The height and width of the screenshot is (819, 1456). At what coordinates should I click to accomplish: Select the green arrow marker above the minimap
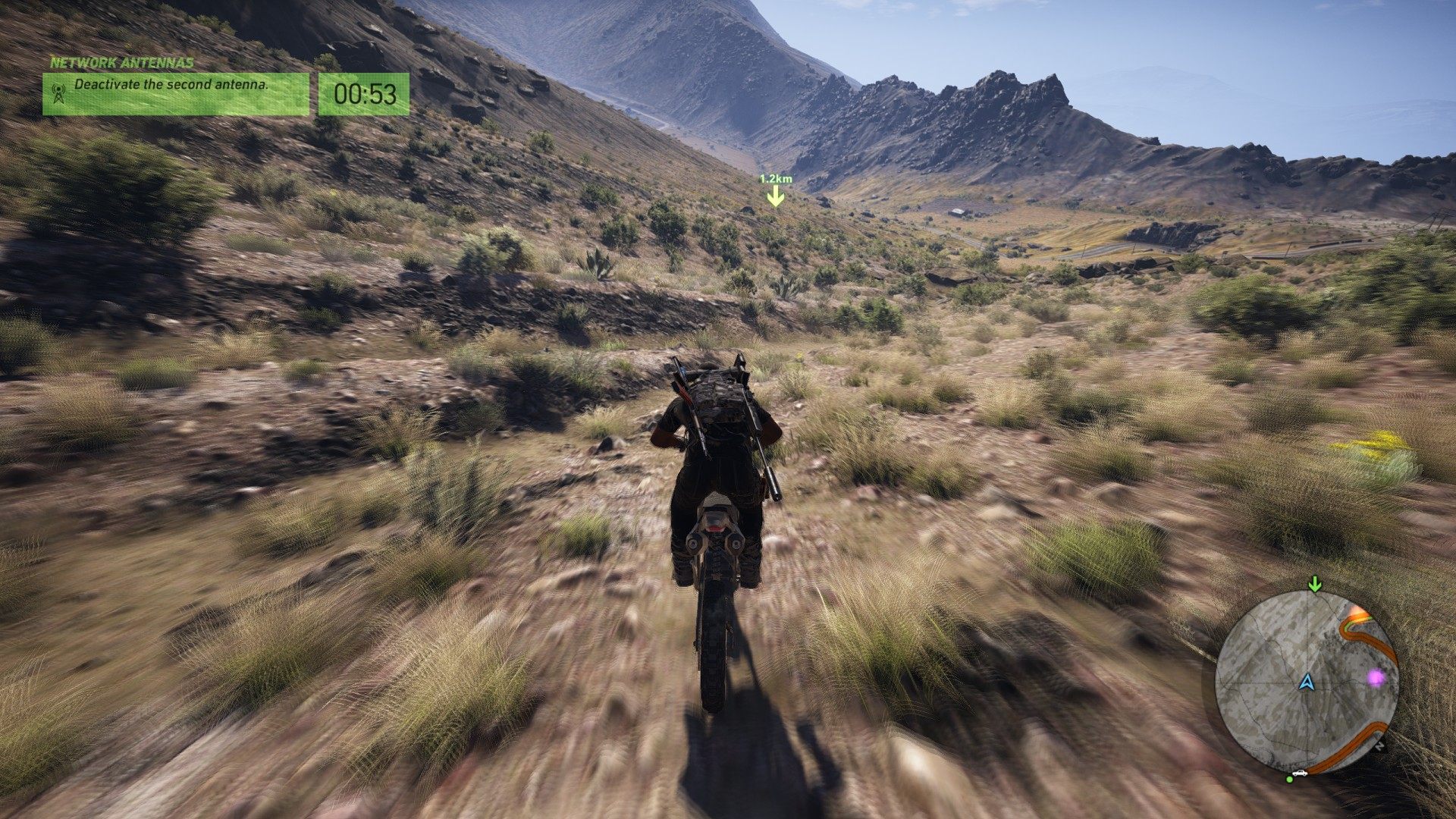point(1315,584)
